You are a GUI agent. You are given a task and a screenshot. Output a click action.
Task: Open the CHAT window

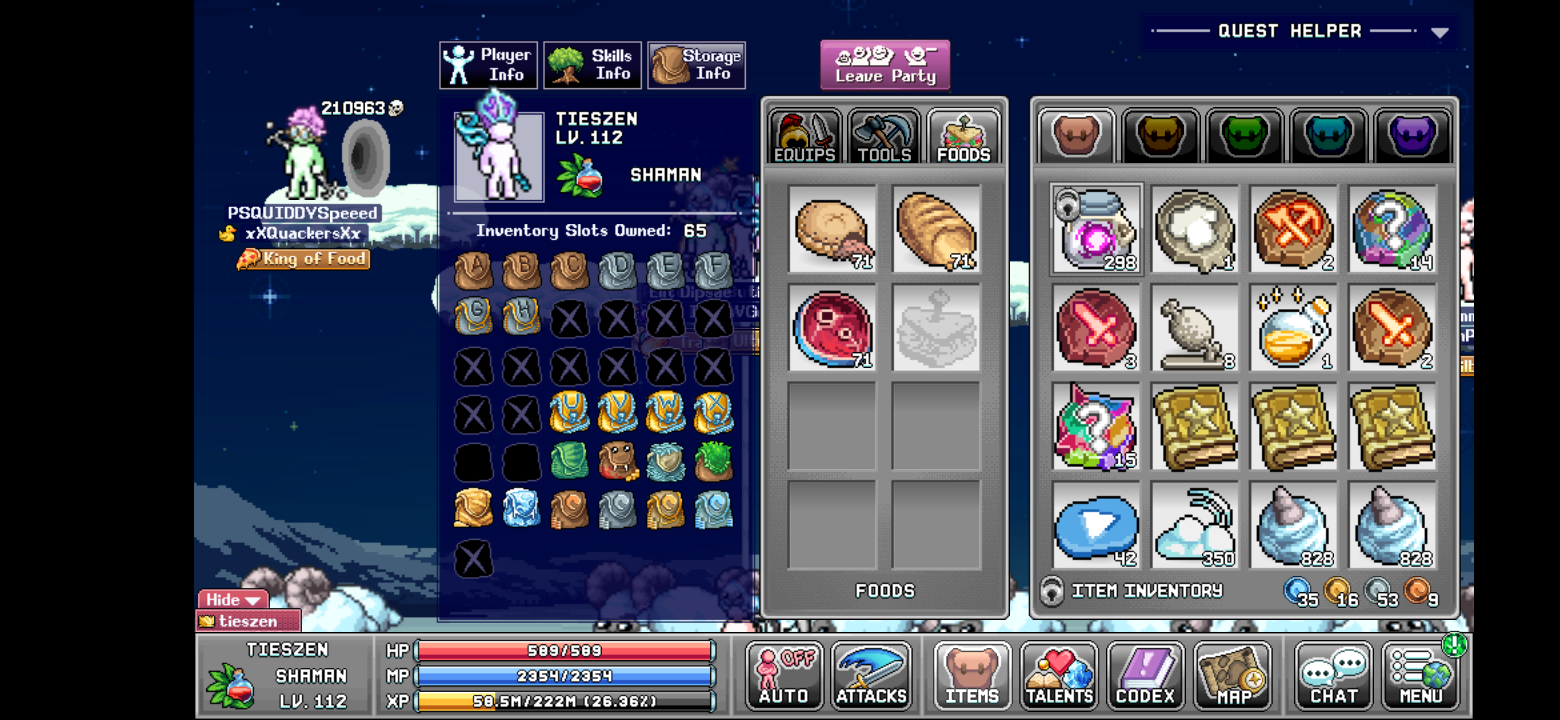click(x=1333, y=675)
